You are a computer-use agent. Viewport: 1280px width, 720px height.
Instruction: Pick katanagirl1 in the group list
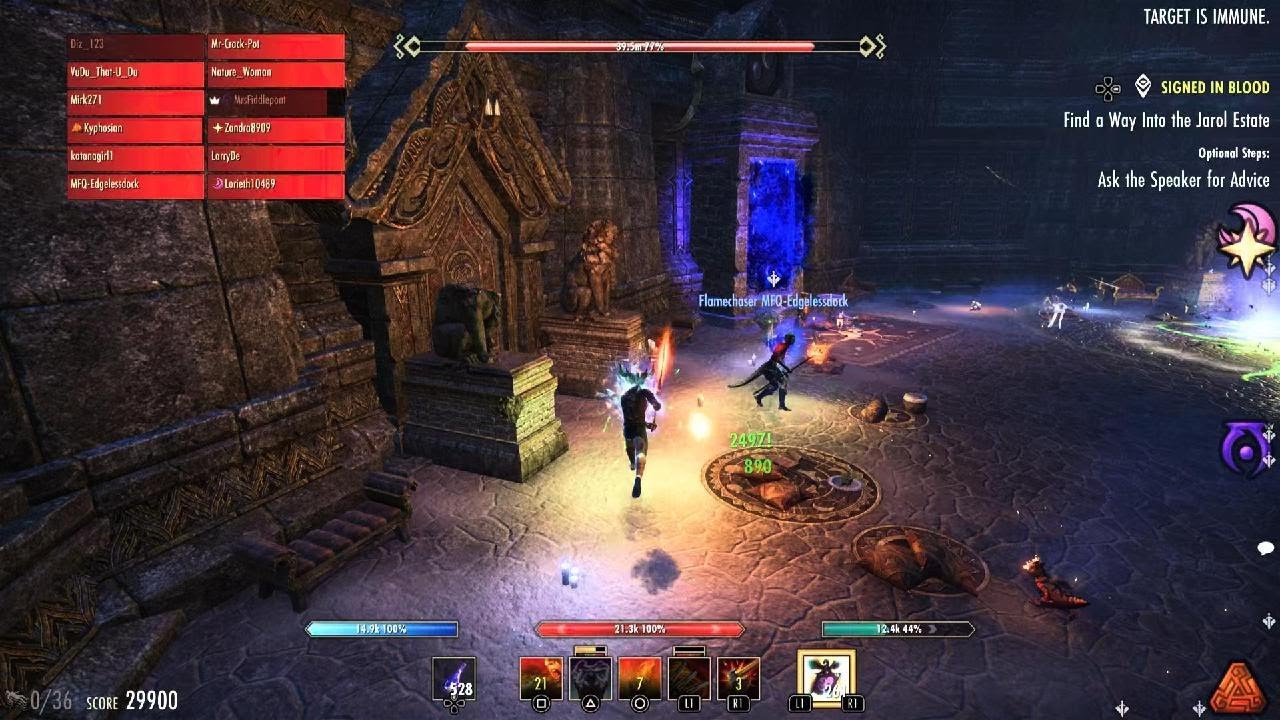(x=135, y=157)
